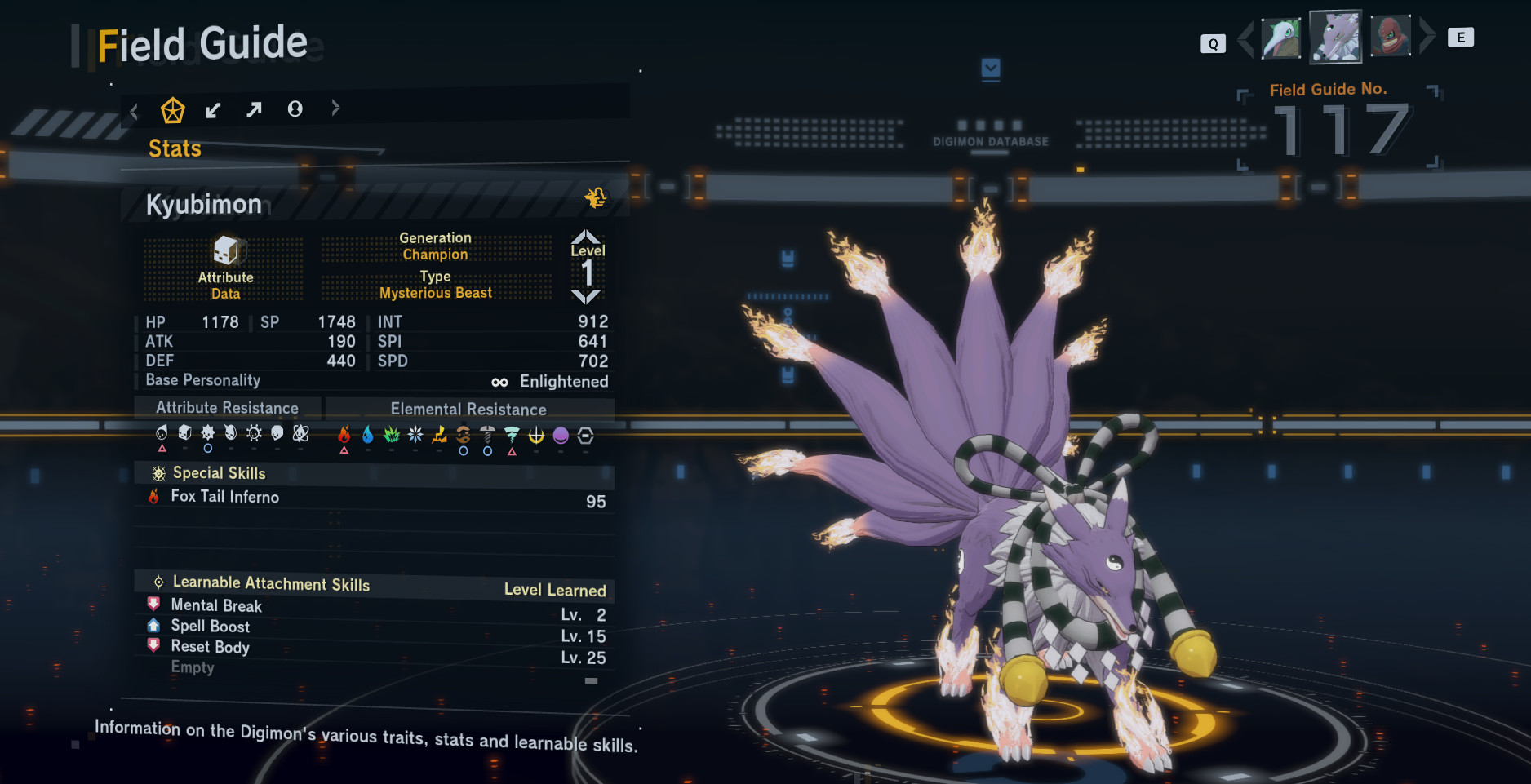Choose the Kyubimon portrait thumbnail
This screenshot has height=784, width=1531.
tap(1335, 37)
